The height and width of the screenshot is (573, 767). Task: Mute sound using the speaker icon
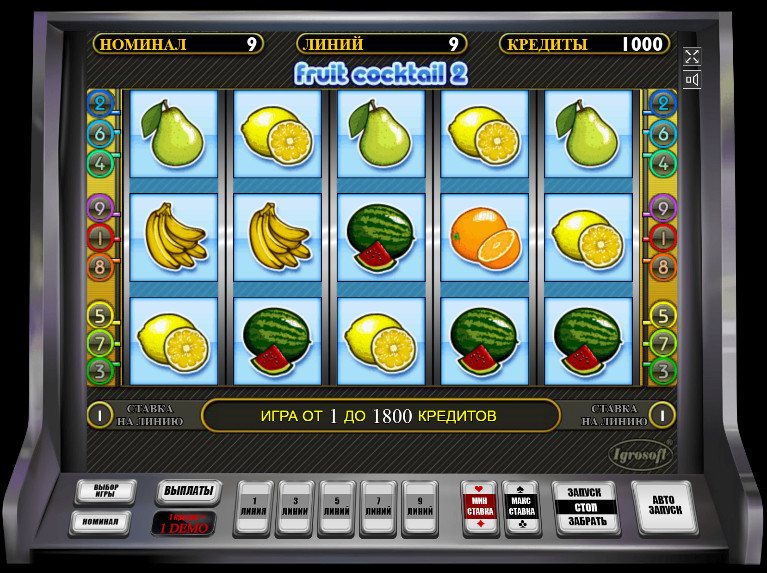pyautogui.click(x=692, y=80)
